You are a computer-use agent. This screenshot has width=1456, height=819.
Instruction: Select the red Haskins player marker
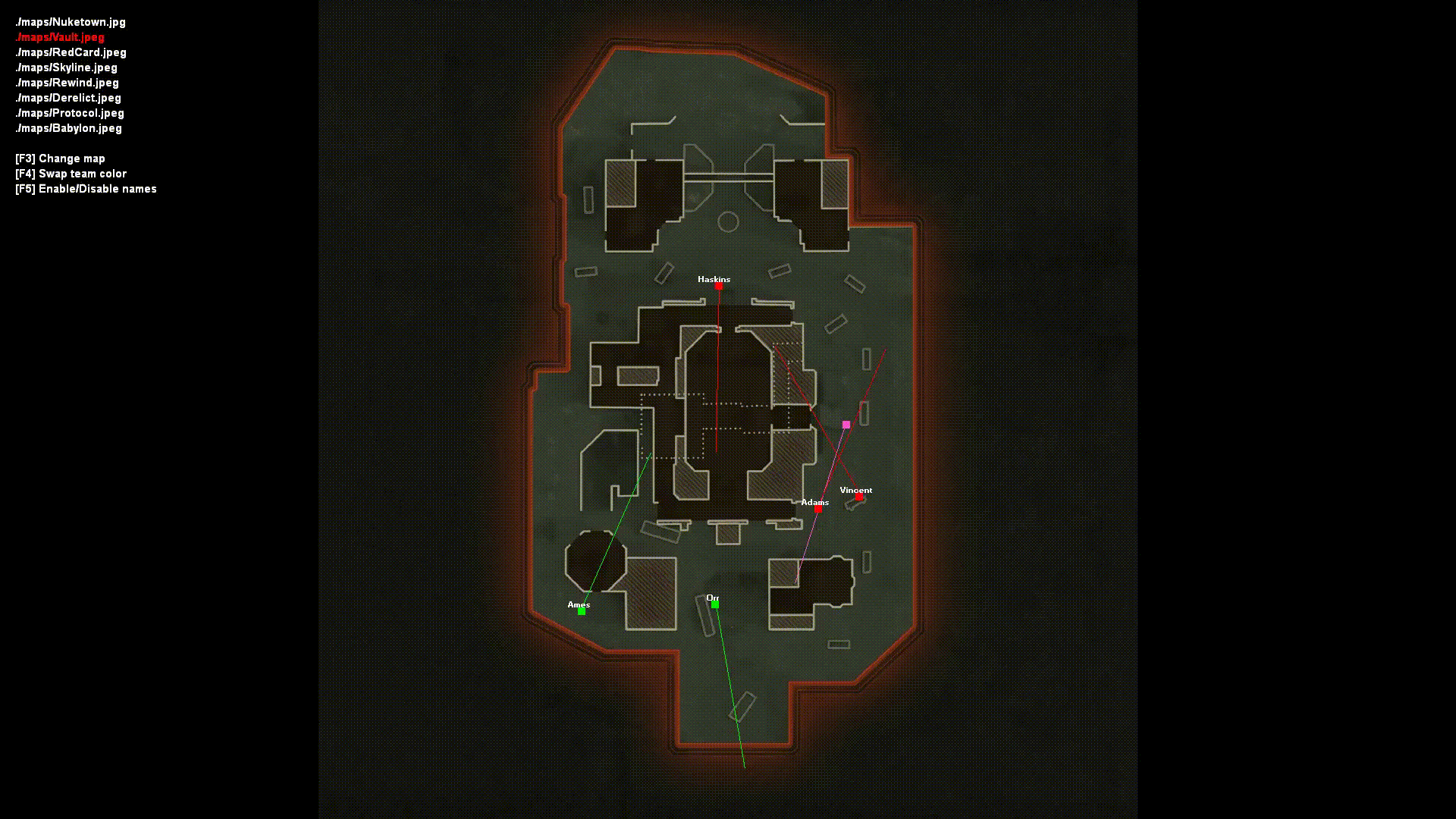[x=717, y=287]
